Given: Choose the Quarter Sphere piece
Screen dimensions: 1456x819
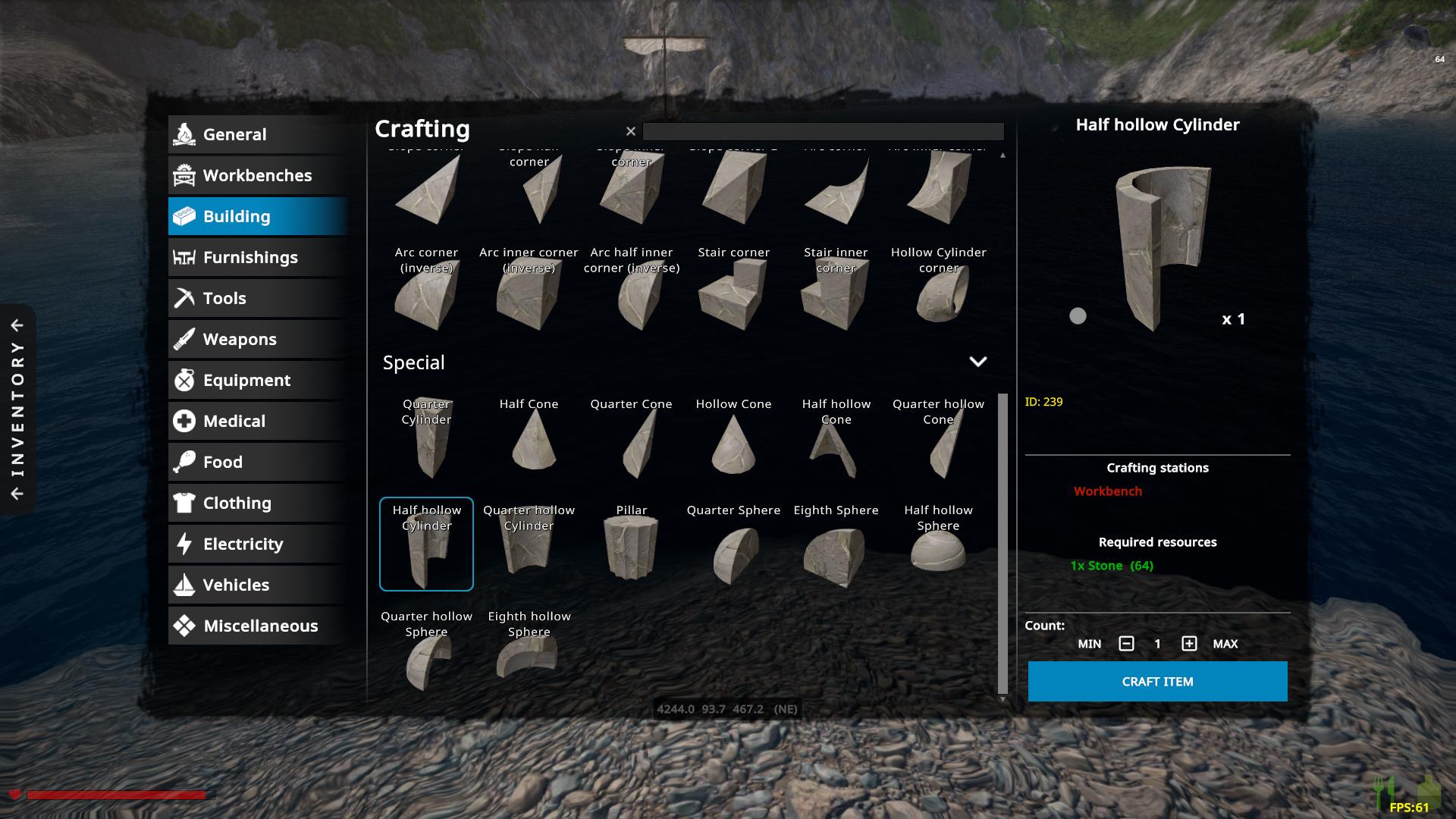Looking at the screenshot, I should coord(733,544).
